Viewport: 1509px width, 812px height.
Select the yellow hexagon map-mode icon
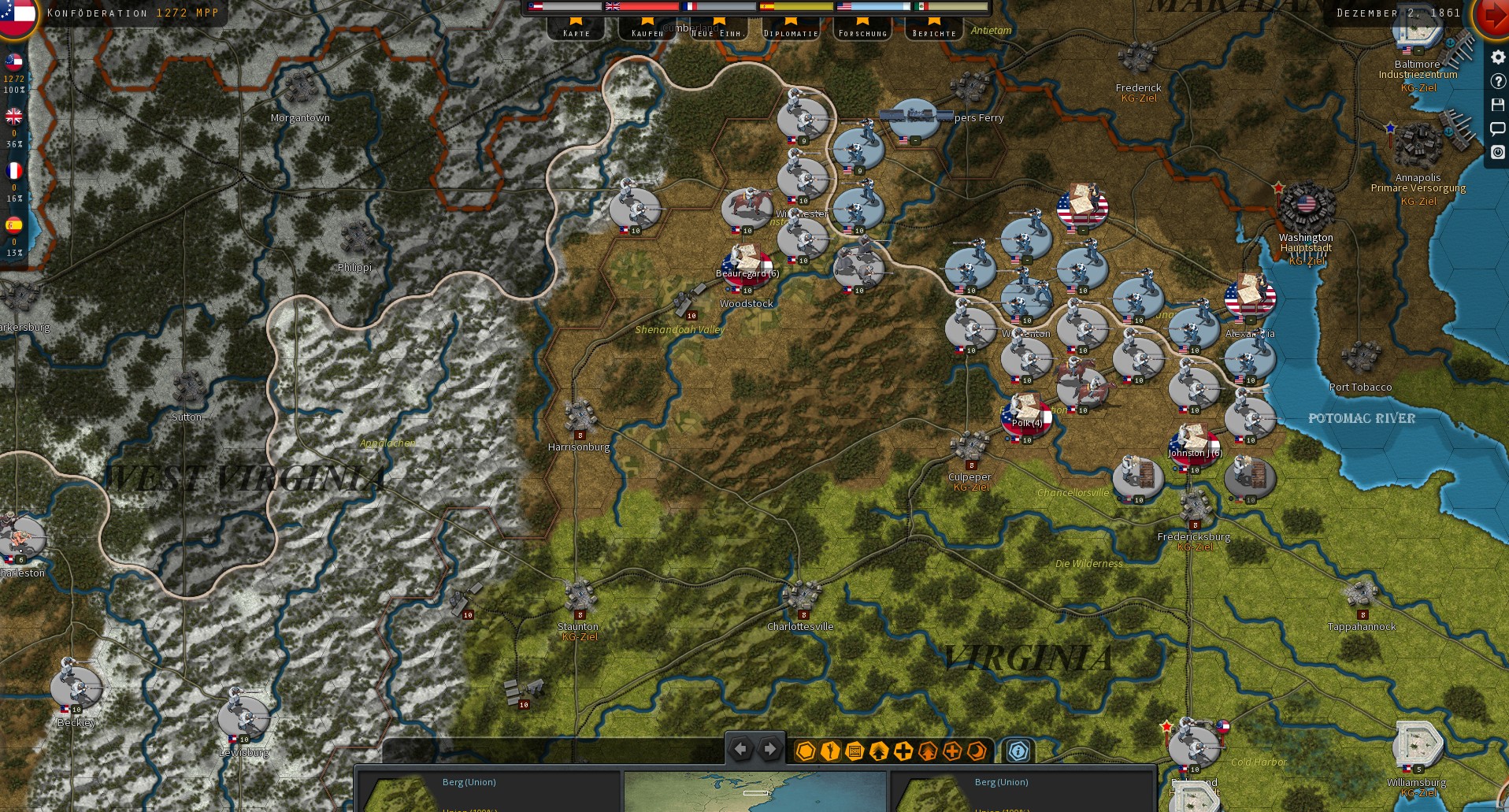pyautogui.click(x=805, y=751)
